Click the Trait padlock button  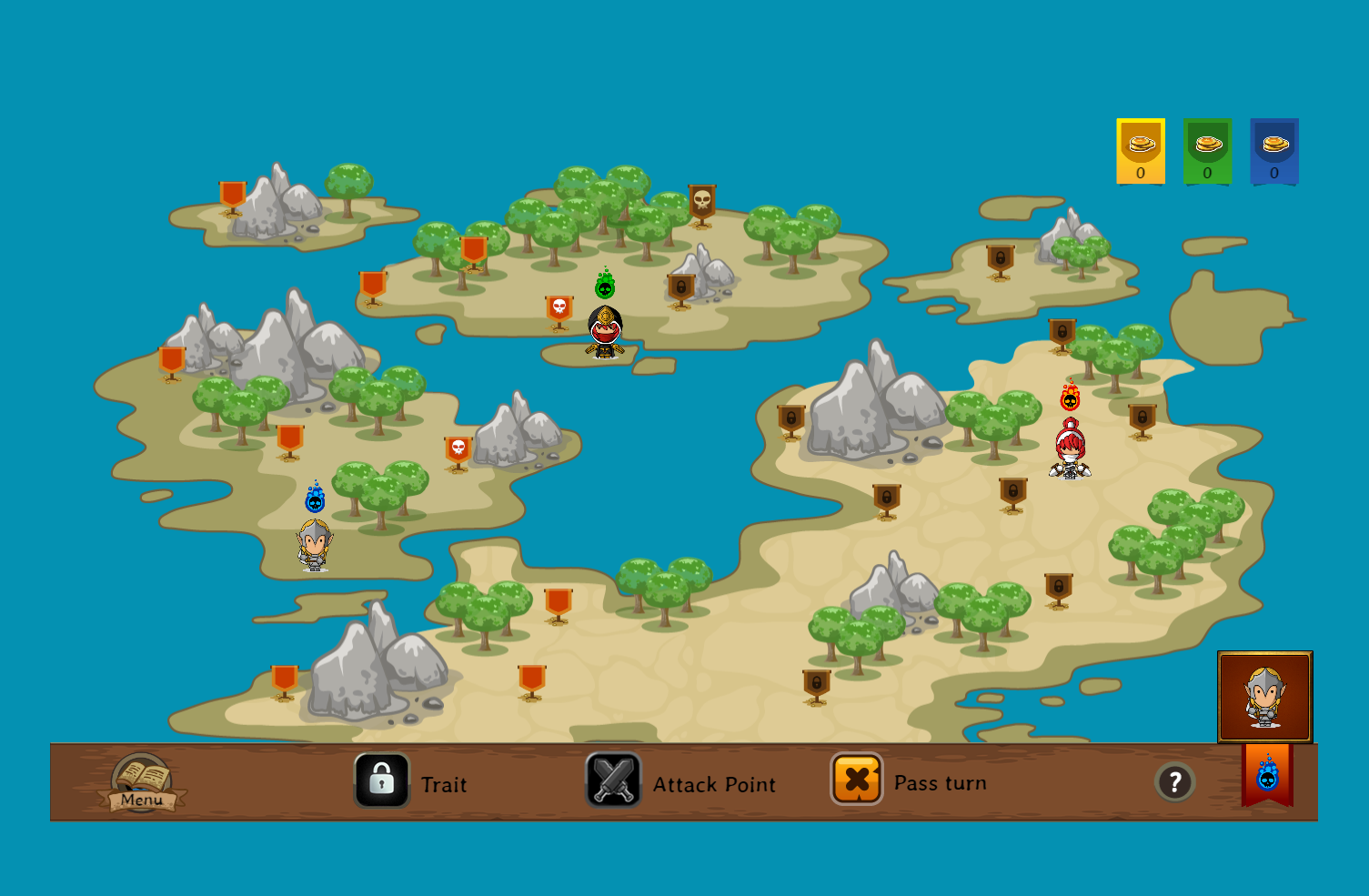click(x=382, y=780)
